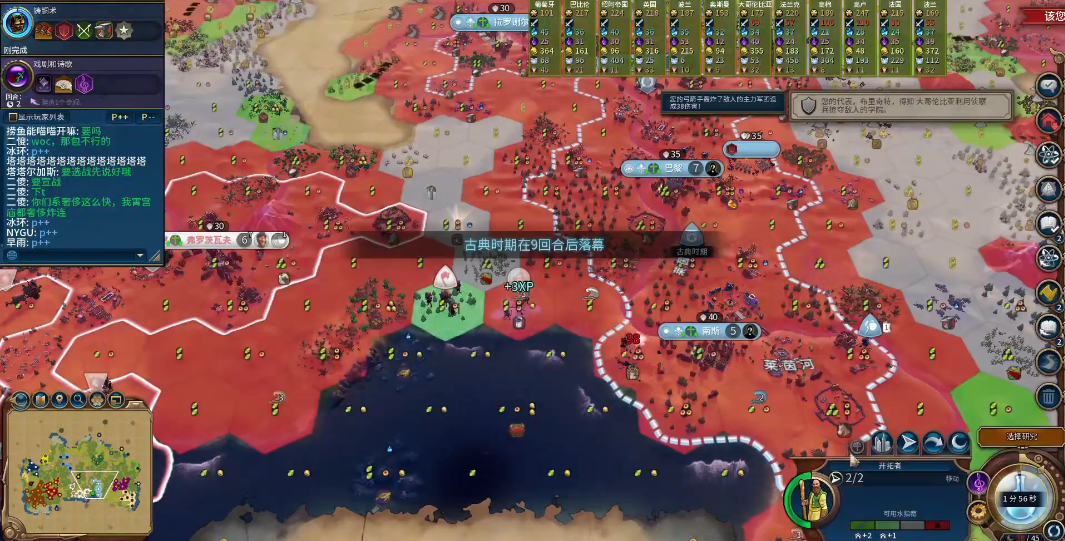Use the settler's found city action

coord(882,442)
